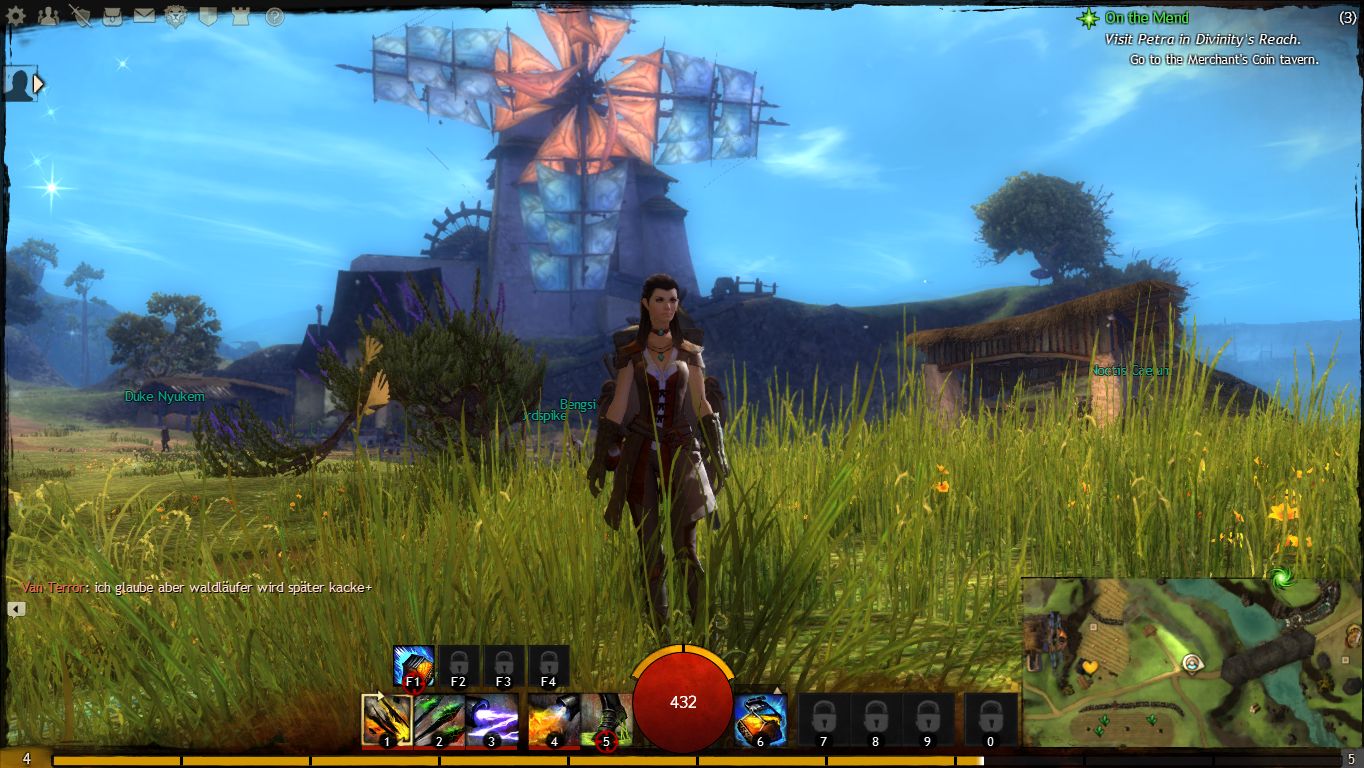Use weapon skill 2 green darts
1364x768 pixels.
(439, 720)
